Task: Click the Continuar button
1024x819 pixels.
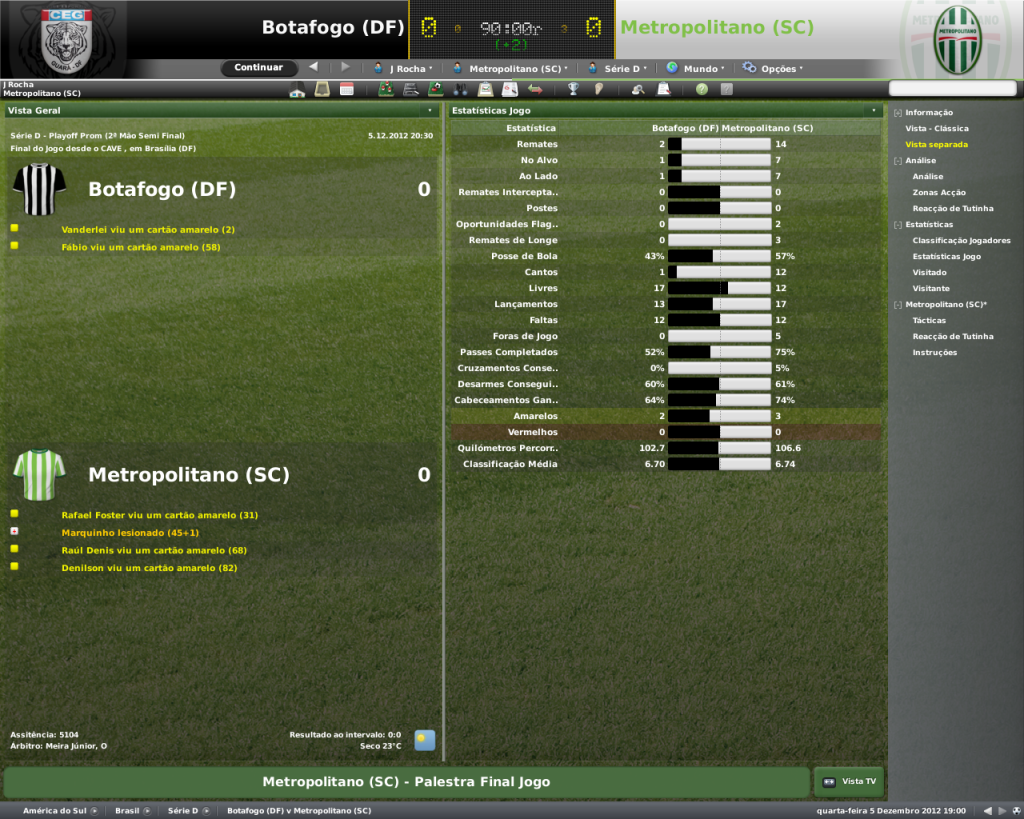Action: pyautogui.click(x=258, y=68)
